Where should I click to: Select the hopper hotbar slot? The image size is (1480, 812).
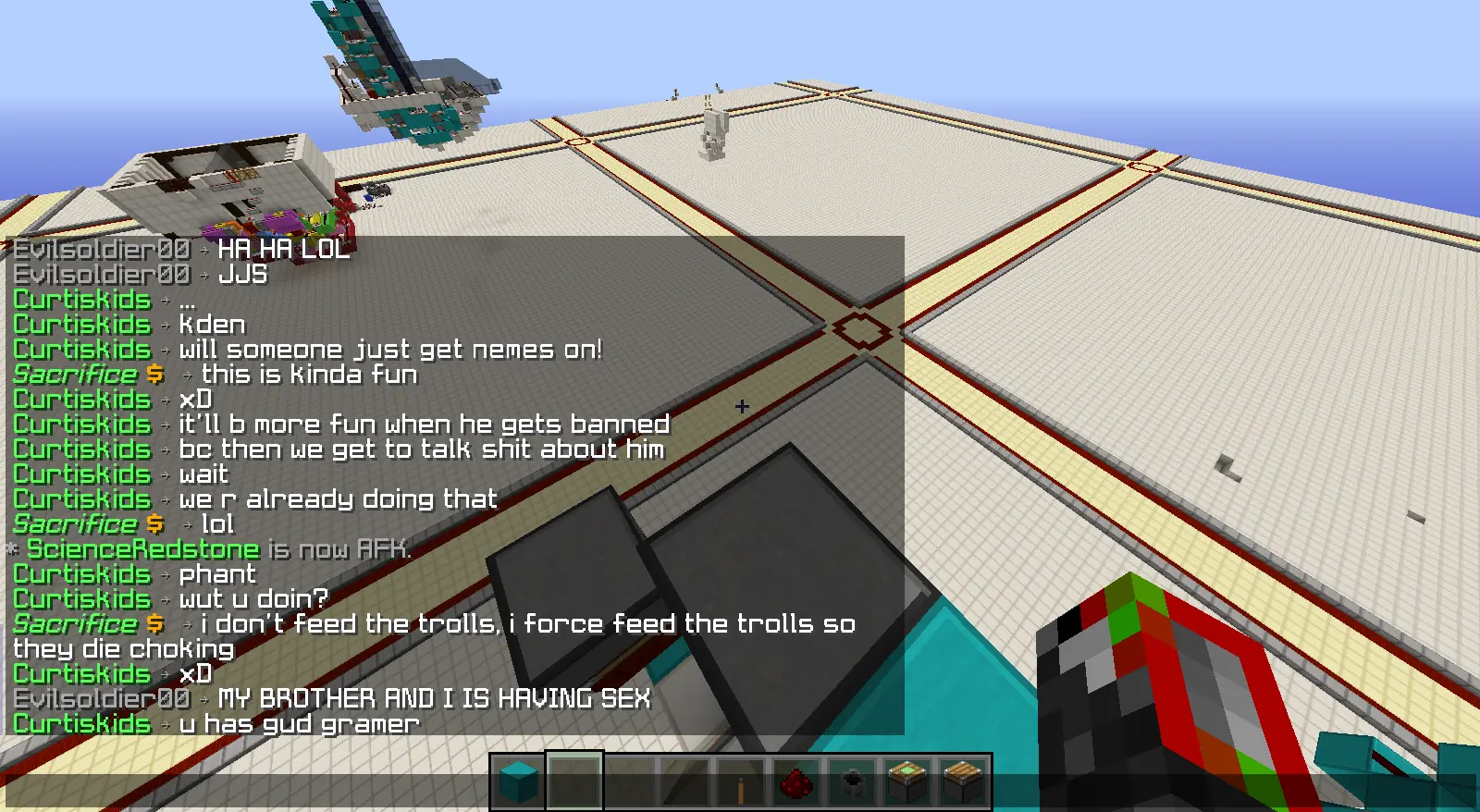852,783
